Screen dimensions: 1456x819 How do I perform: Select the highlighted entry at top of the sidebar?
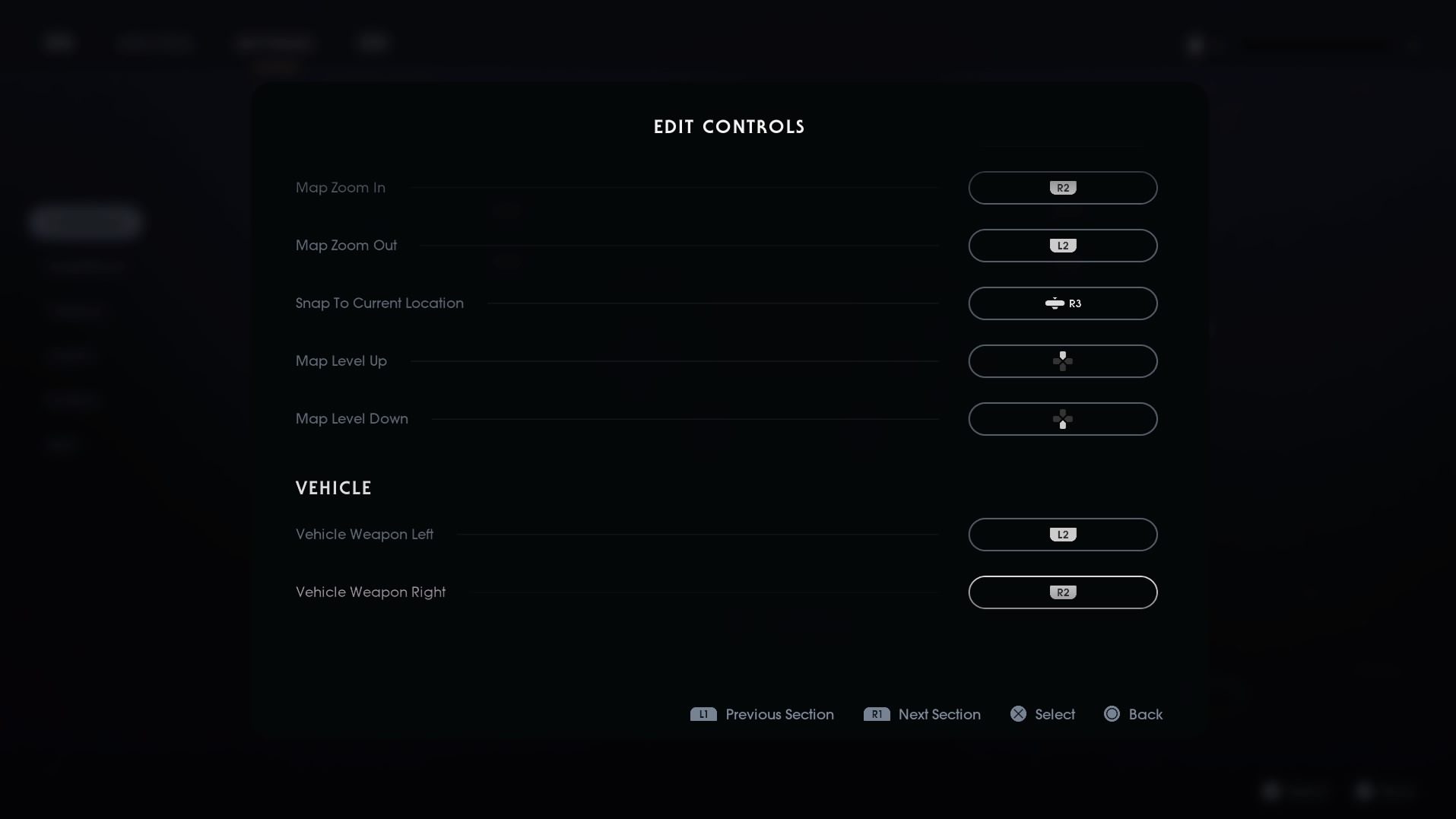[85, 222]
